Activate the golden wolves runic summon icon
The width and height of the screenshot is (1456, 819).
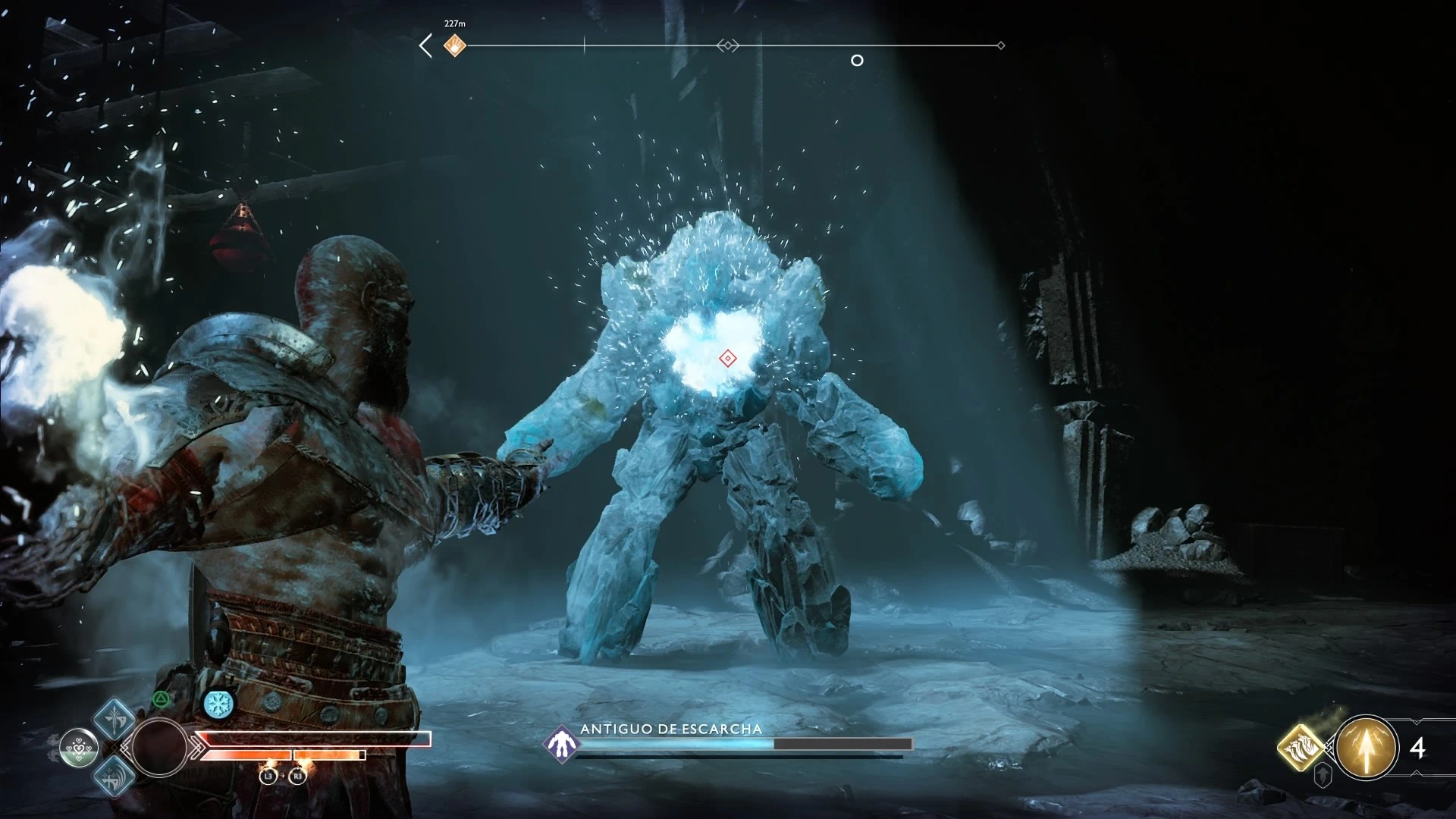(x=1301, y=748)
